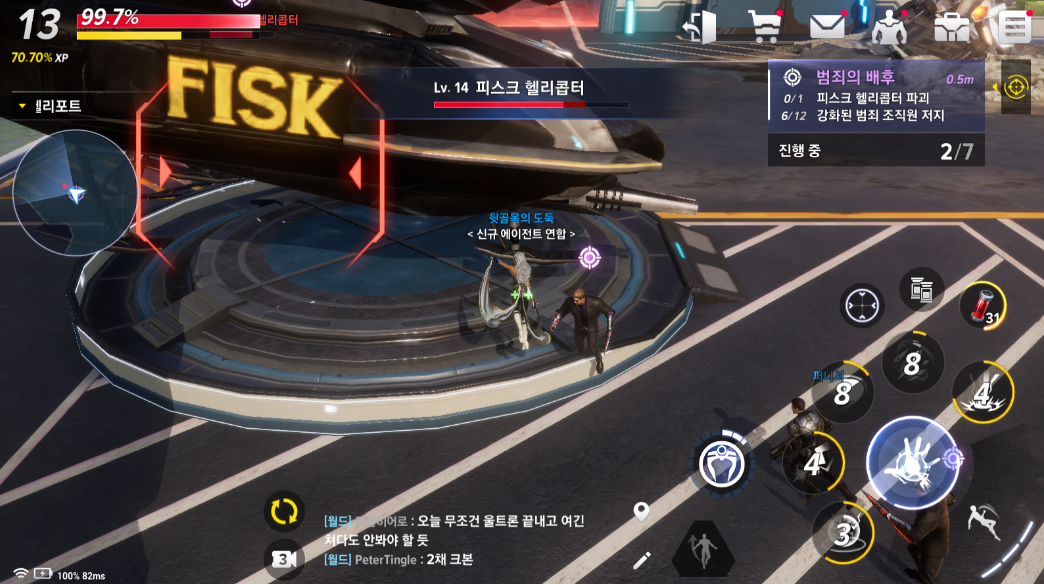Open the world chat message box

460,540
